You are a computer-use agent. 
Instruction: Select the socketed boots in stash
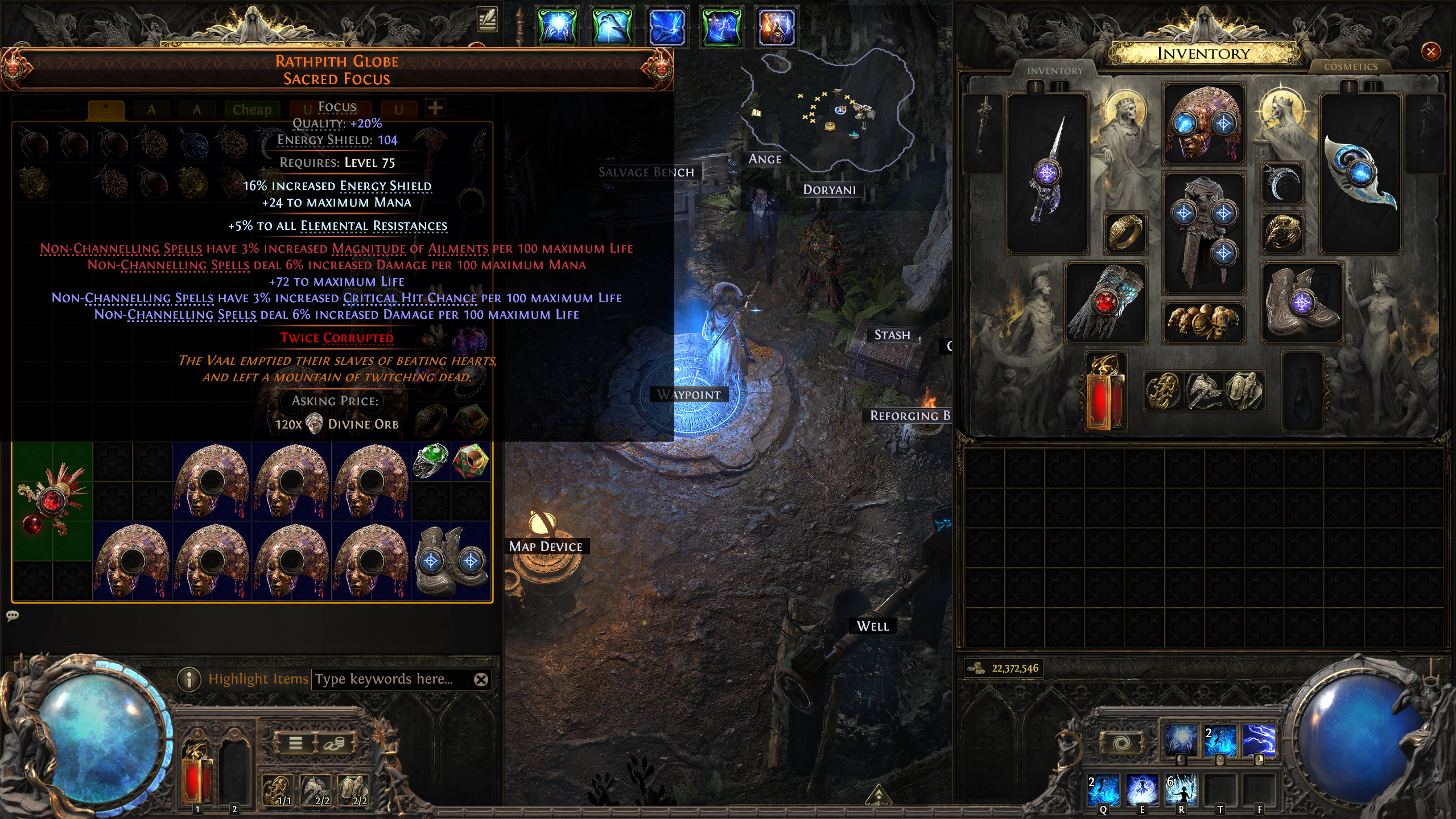451,561
